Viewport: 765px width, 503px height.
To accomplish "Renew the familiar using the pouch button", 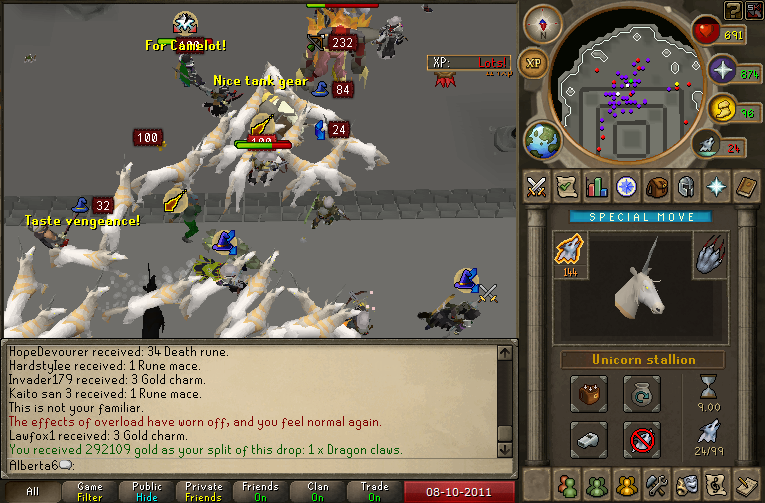I will pyautogui.click(x=641, y=393).
